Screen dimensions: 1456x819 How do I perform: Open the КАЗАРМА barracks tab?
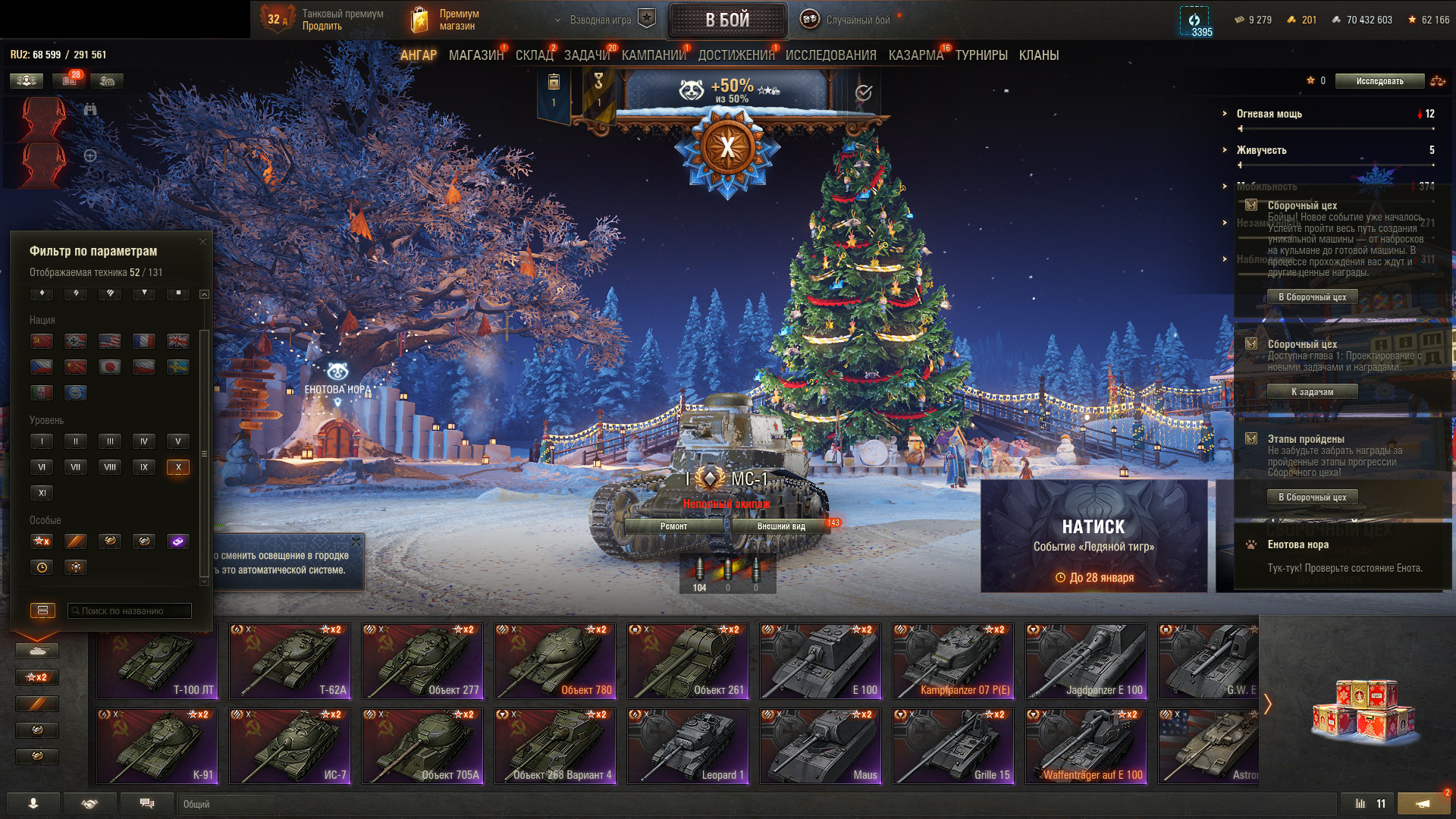(x=915, y=55)
